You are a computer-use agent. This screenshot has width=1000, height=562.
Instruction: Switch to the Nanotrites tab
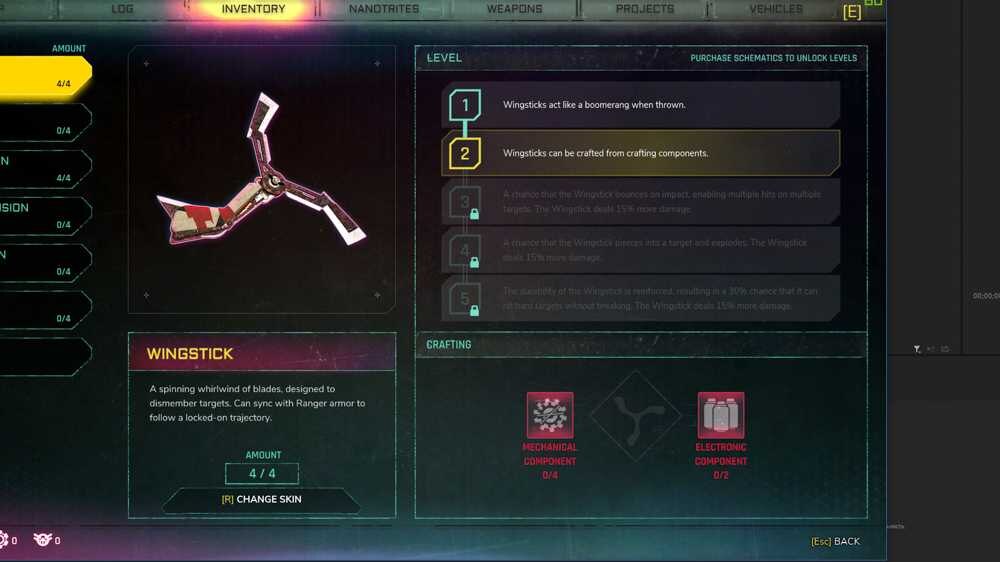click(x=384, y=9)
